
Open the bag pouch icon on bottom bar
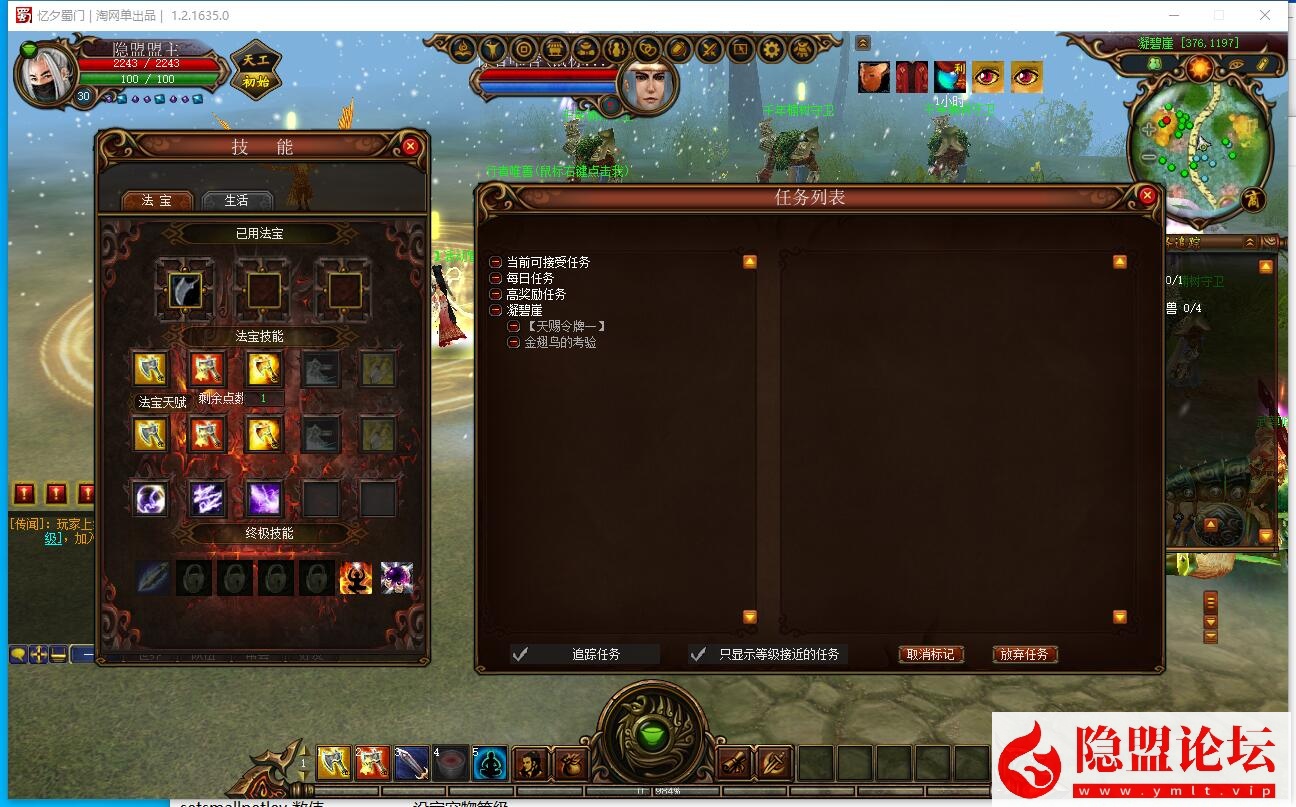point(570,764)
